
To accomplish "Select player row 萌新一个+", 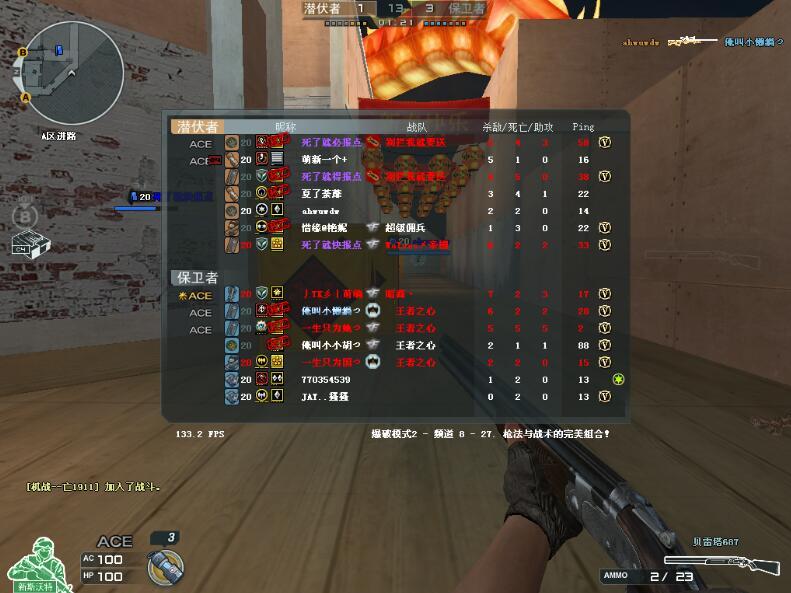I will pos(400,160).
